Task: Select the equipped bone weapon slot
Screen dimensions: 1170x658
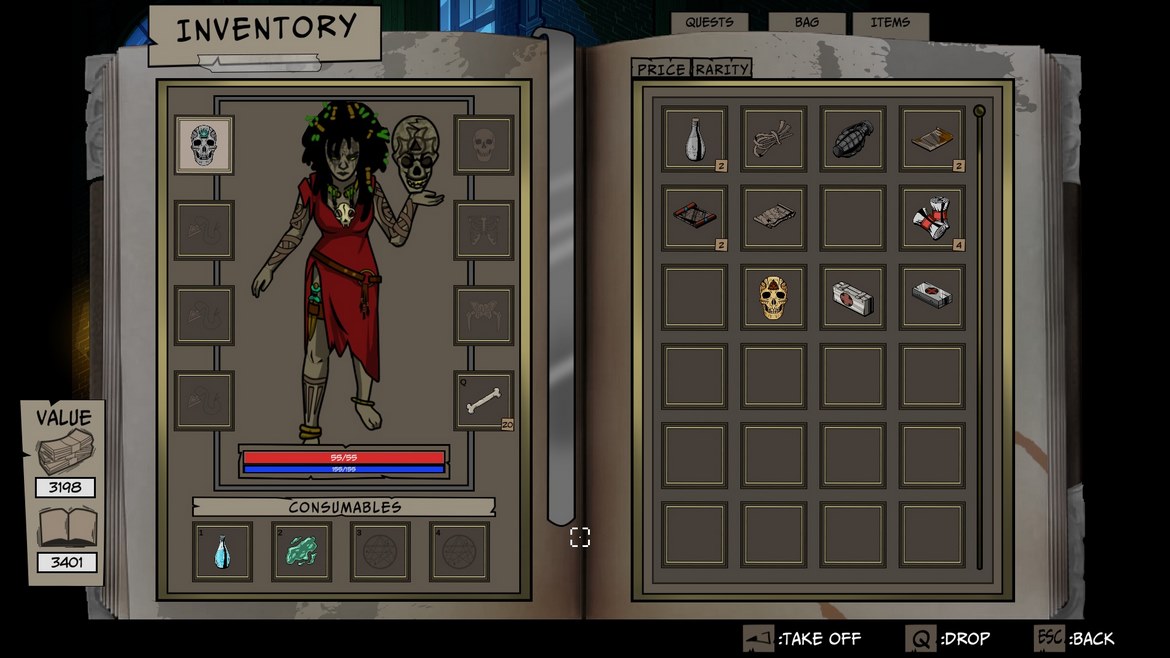Action: tap(484, 401)
